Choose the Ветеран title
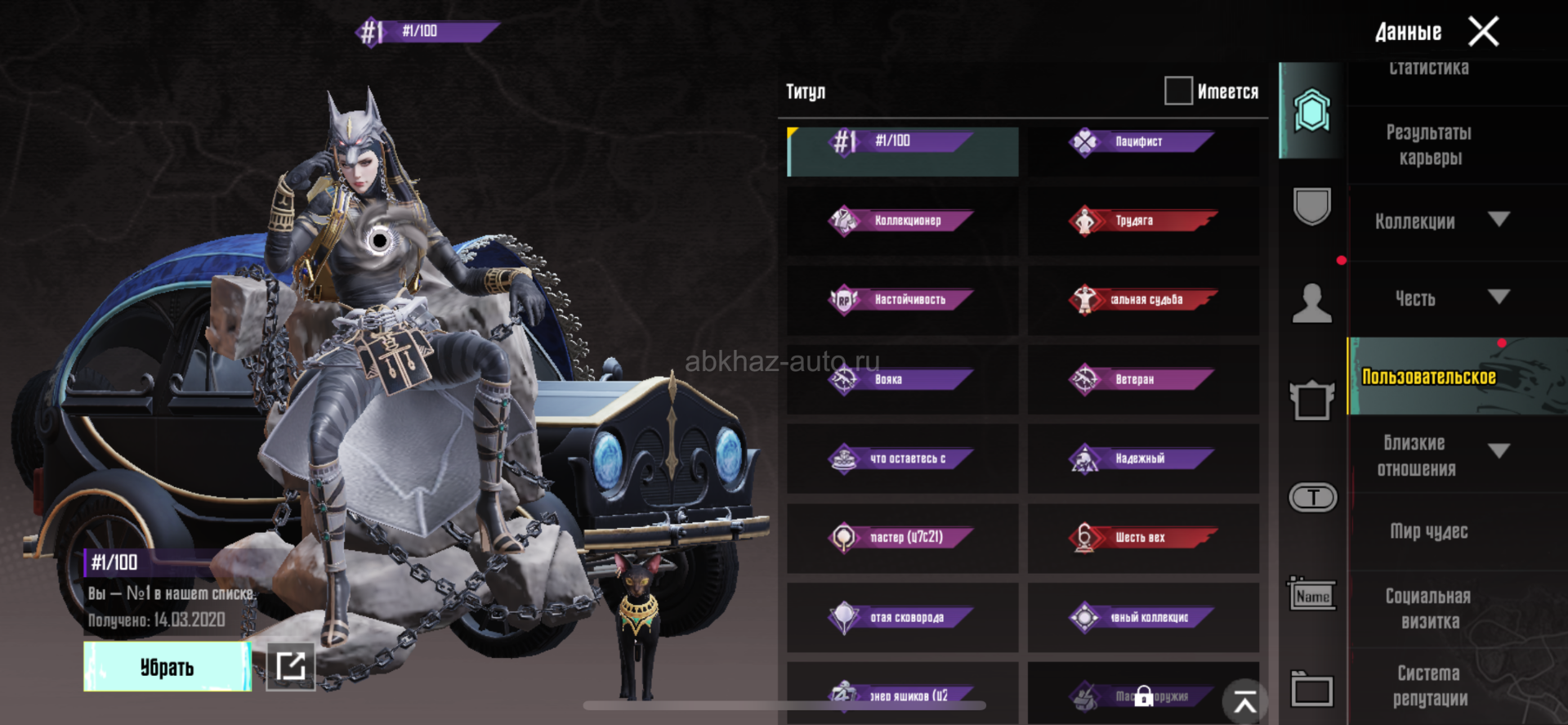Viewport: 1568px width, 725px height. click(1142, 379)
